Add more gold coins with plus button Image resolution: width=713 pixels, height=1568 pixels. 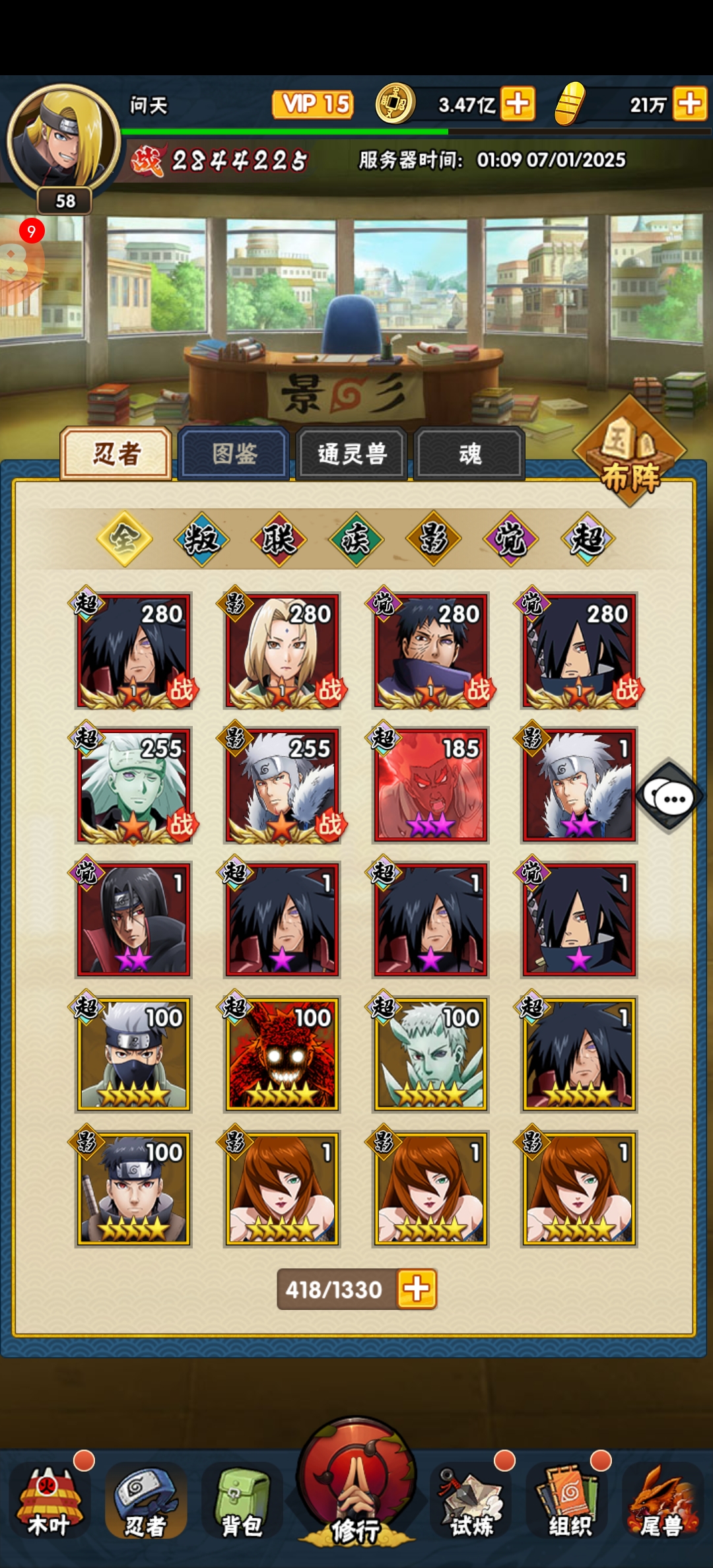(518, 104)
